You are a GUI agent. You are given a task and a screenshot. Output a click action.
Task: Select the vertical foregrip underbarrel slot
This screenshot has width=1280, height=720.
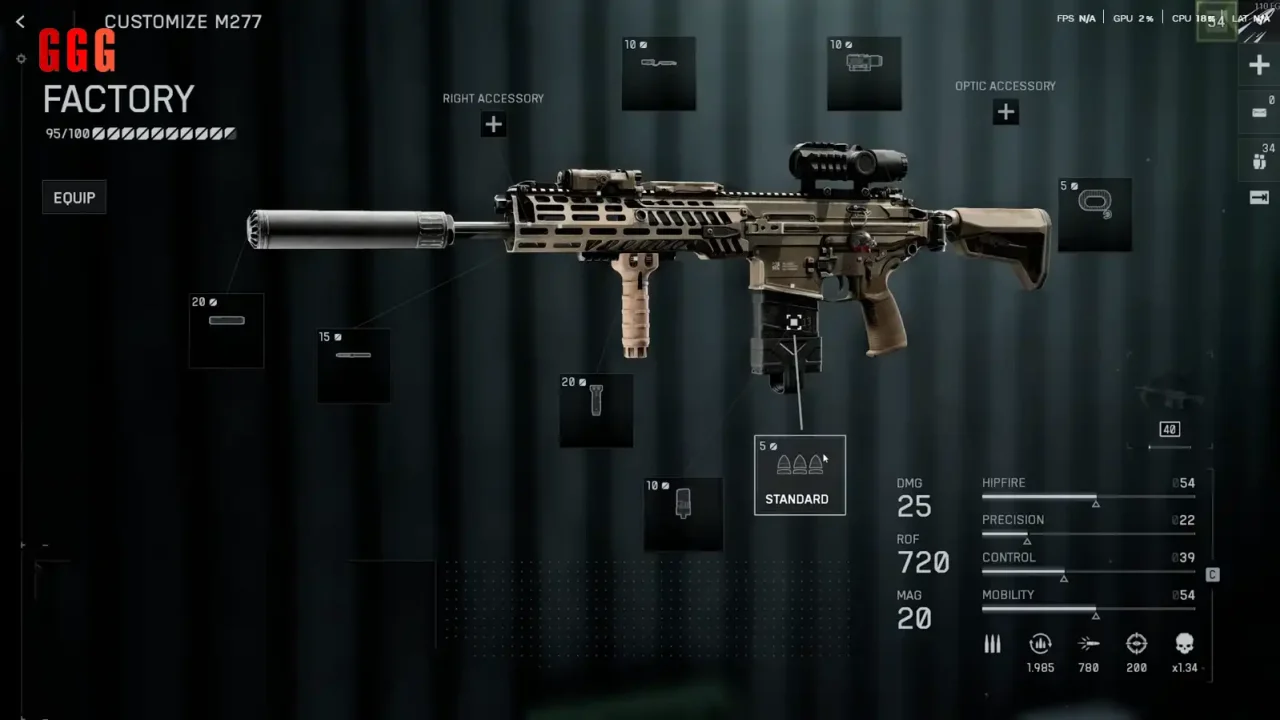coord(596,410)
